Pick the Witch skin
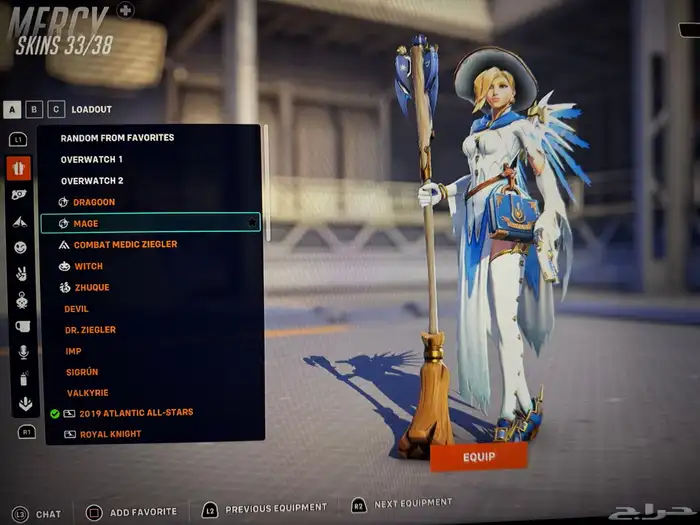 click(x=88, y=267)
